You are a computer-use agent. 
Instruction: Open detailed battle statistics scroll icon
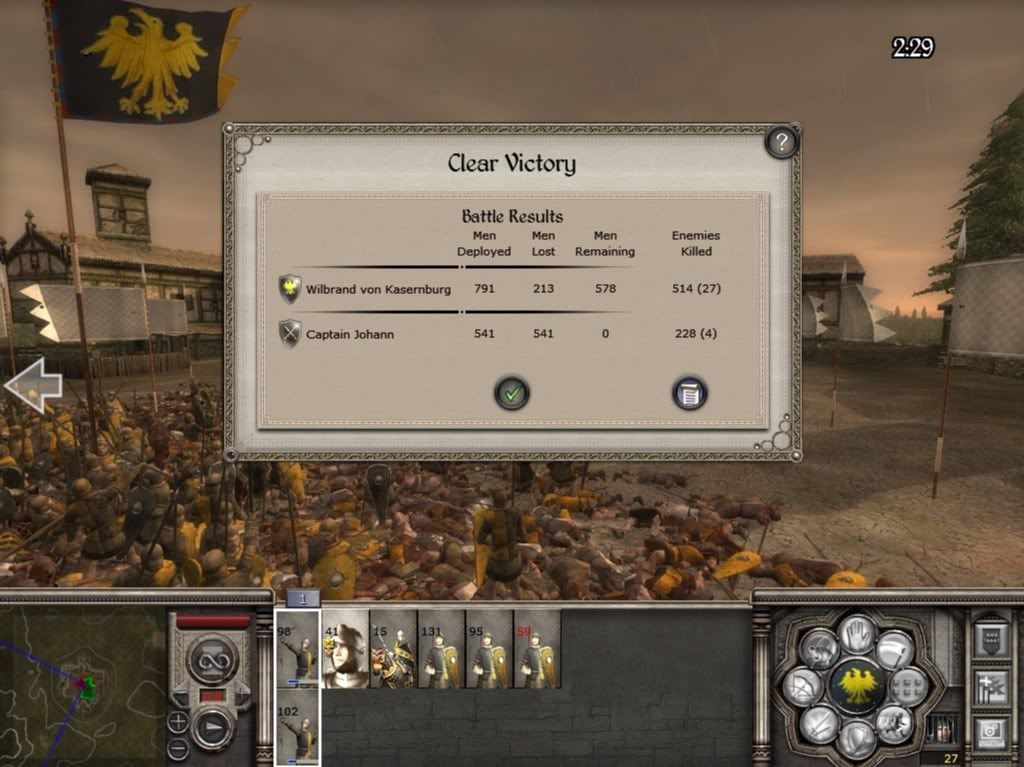(x=689, y=393)
